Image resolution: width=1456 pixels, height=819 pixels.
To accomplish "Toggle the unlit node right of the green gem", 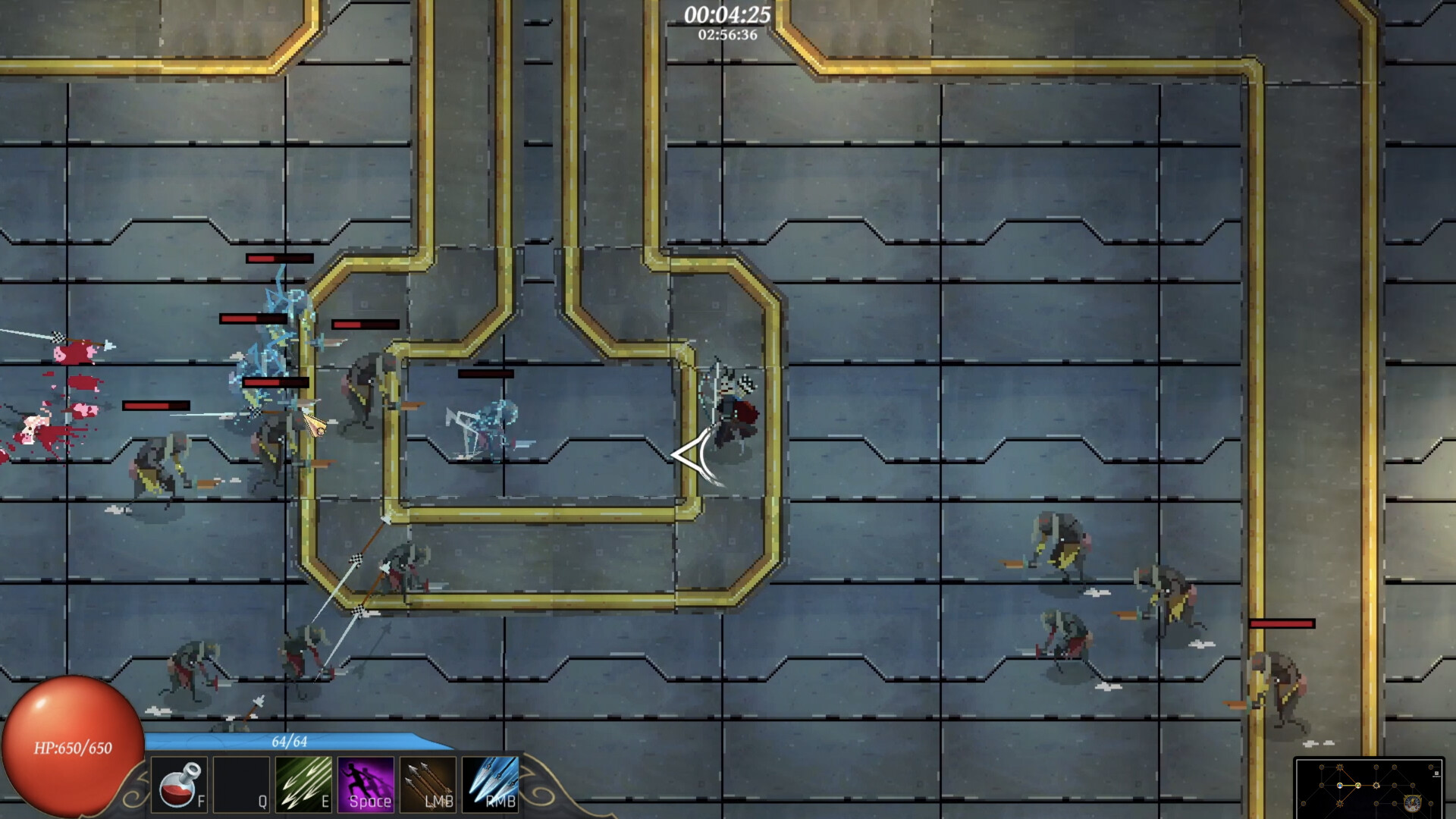I will point(1376,785).
